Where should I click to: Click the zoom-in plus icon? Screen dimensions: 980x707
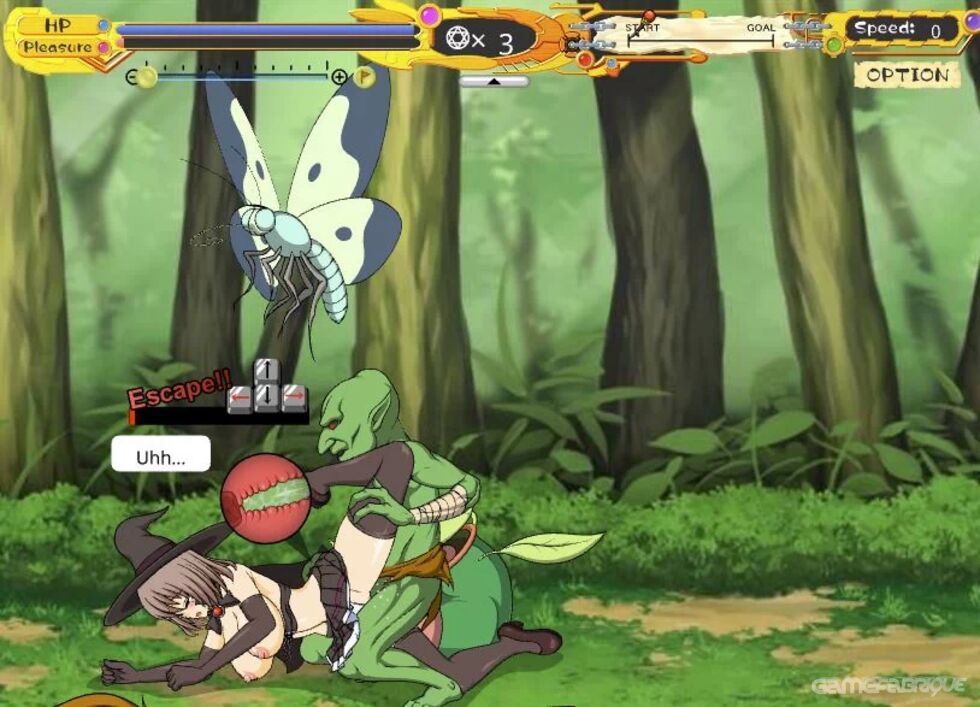(x=339, y=77)
